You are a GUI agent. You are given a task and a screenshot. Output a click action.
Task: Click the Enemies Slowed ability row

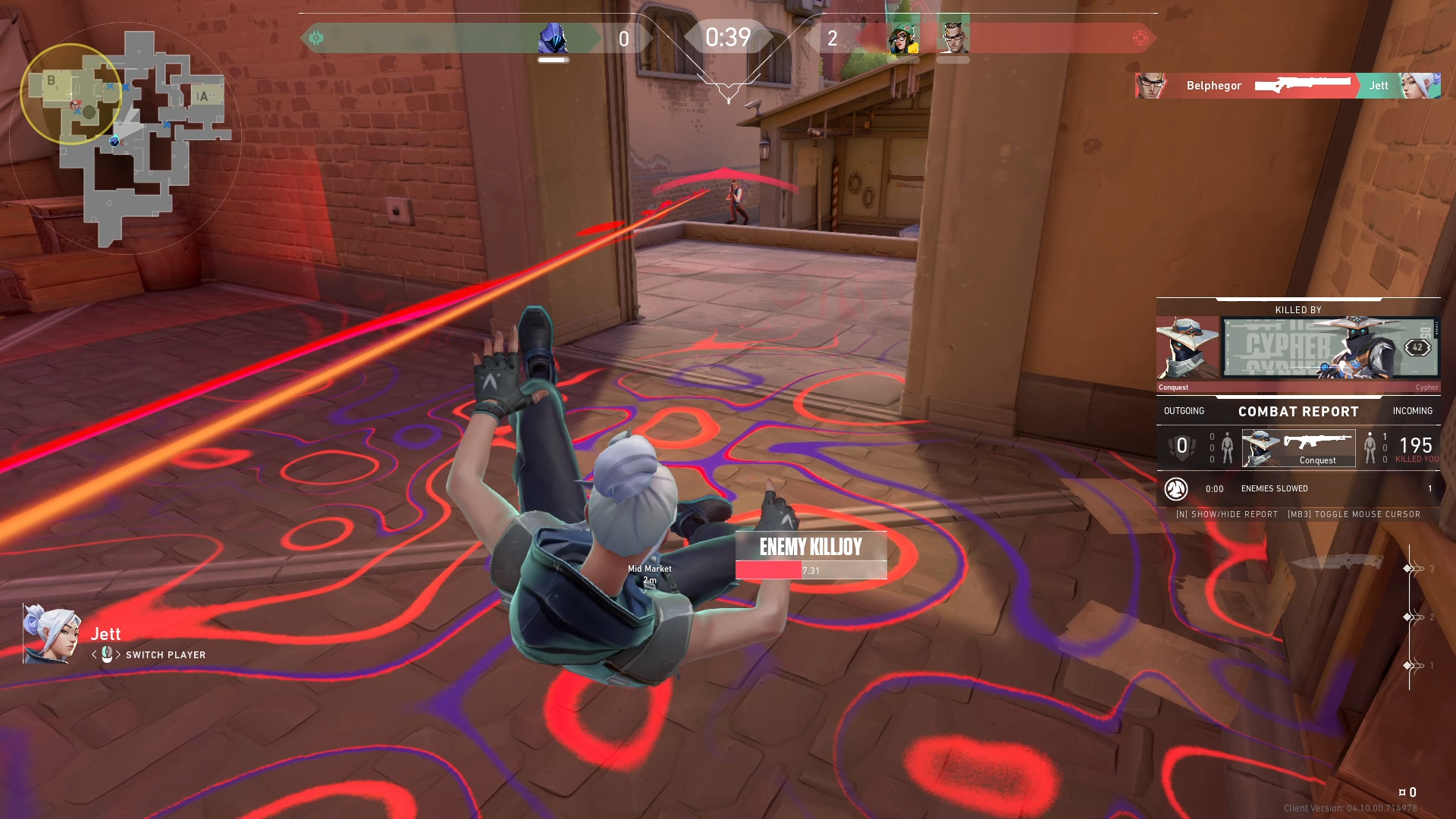1298,489
